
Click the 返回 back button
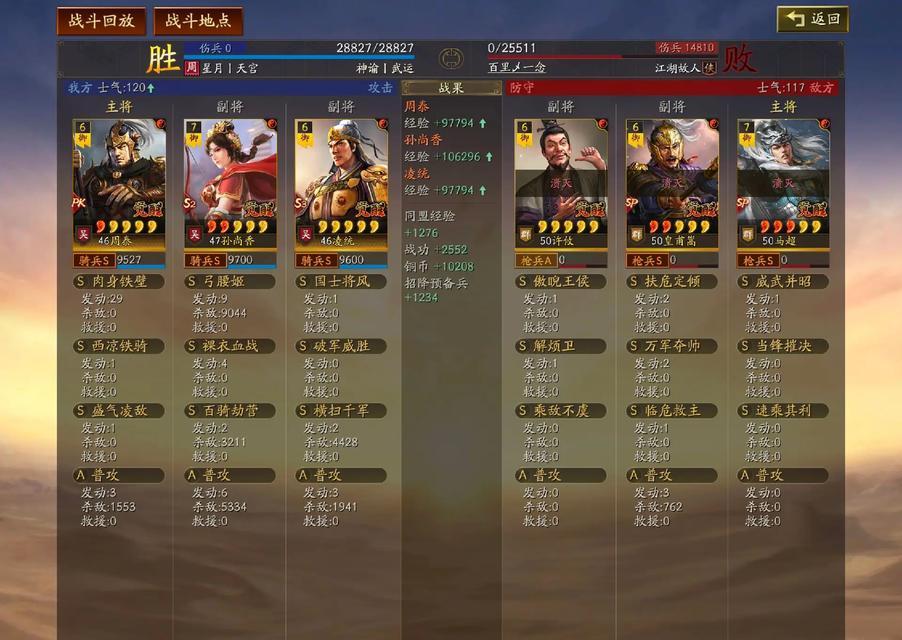tap(813, 19)
